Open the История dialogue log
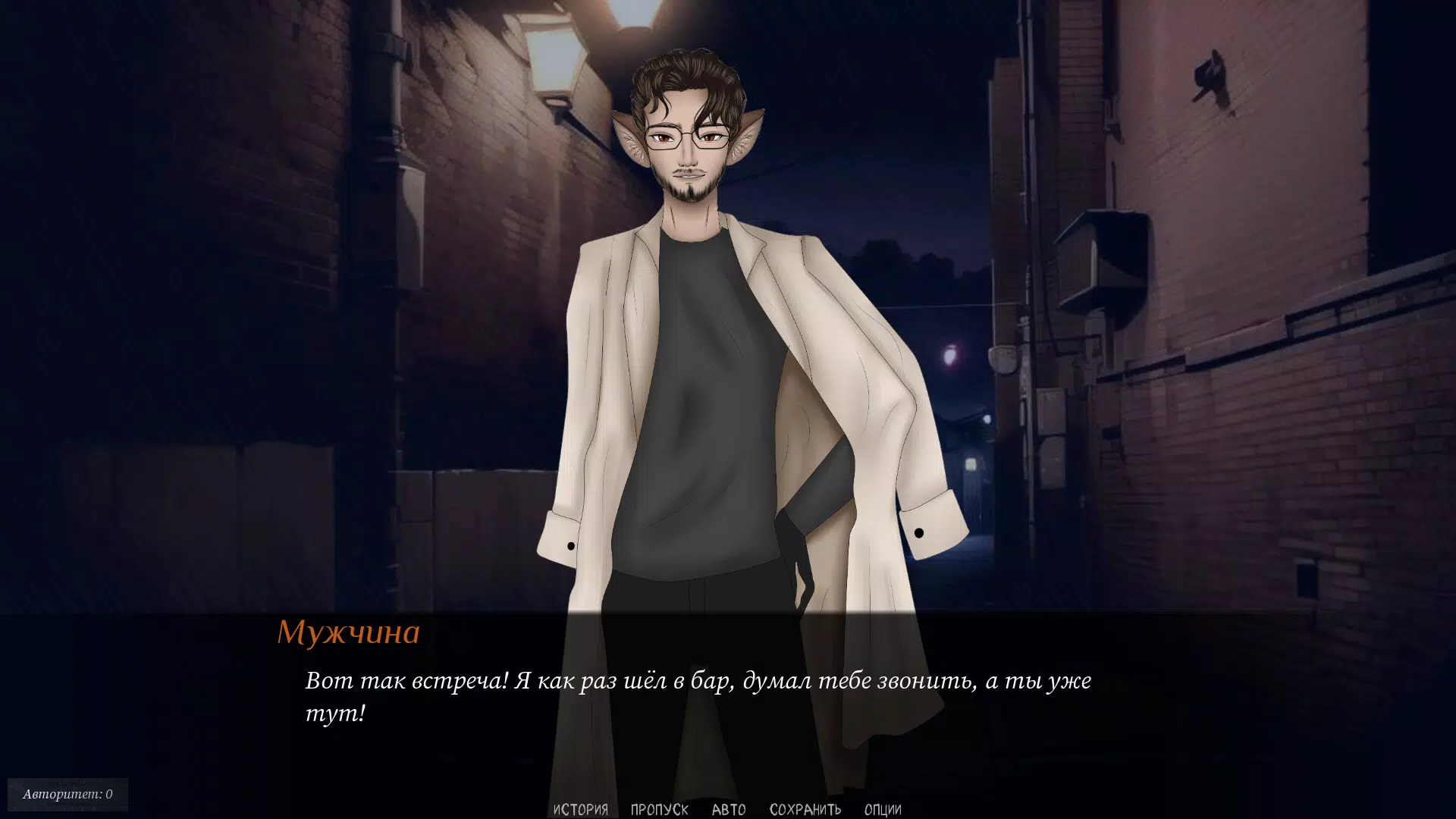The image size is (1456, 819). pos(580,809)
